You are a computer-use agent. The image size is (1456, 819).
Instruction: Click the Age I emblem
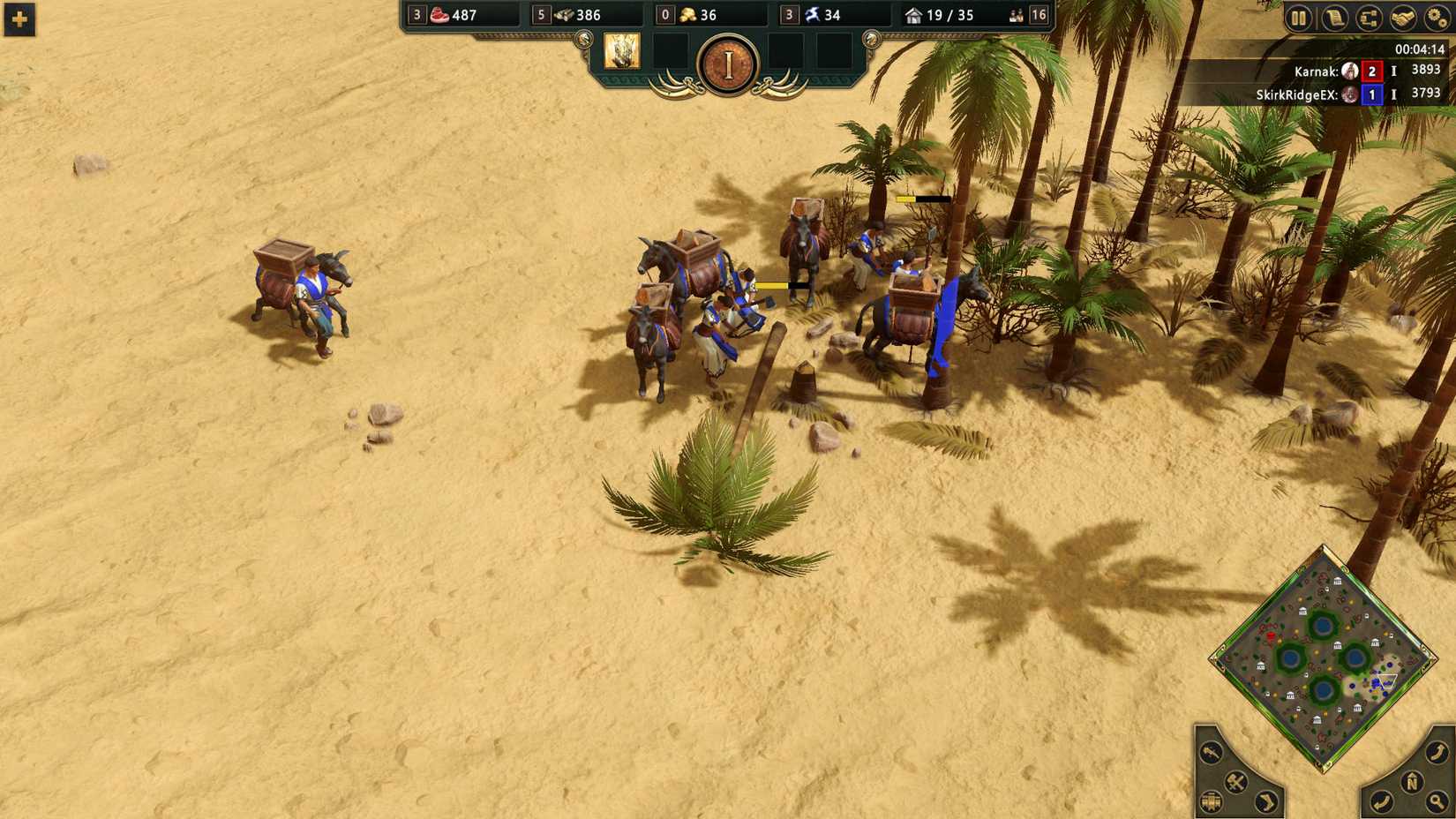point(727,63)
